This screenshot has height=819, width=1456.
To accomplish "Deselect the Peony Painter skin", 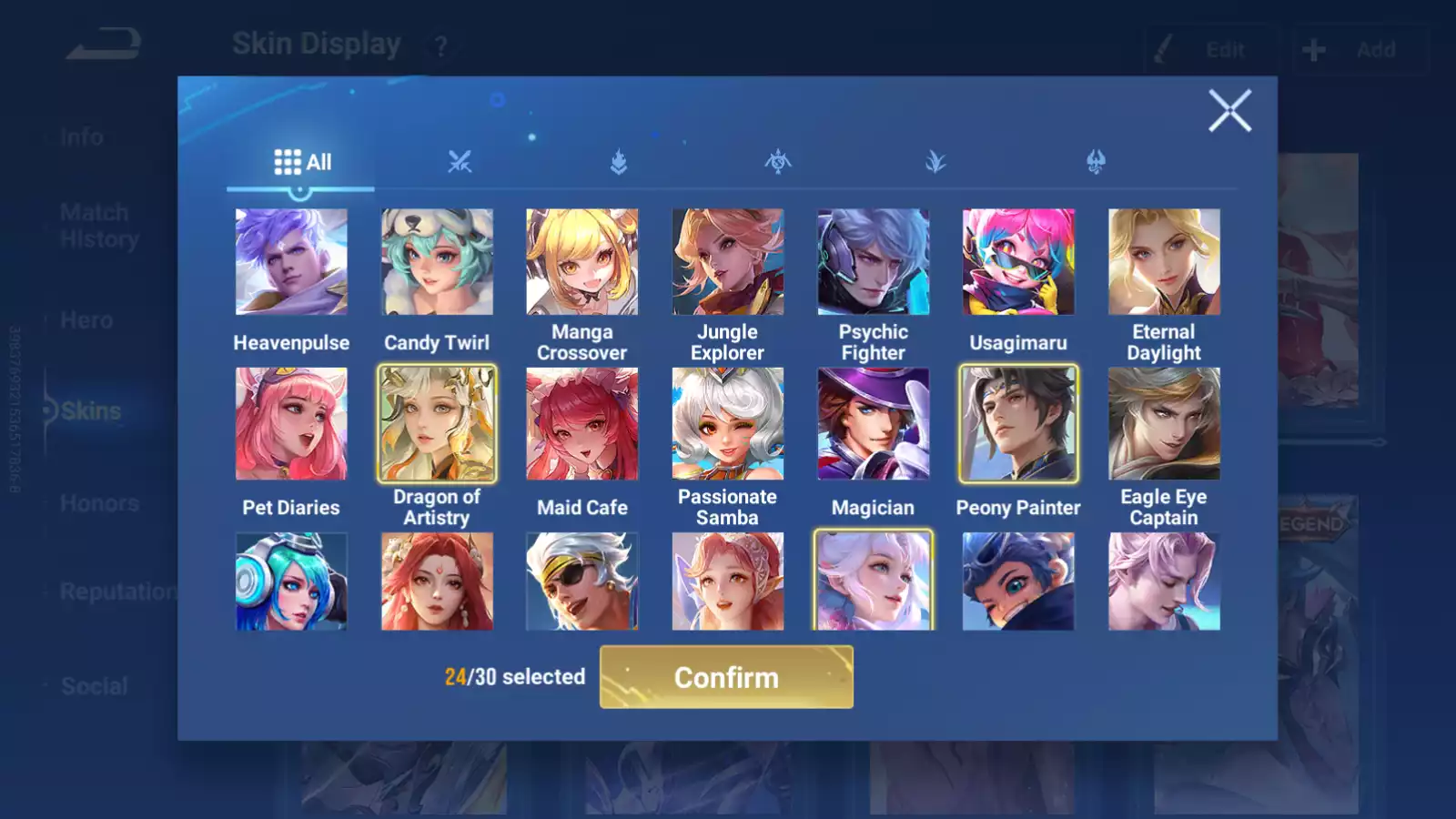I will point(1017,423).
